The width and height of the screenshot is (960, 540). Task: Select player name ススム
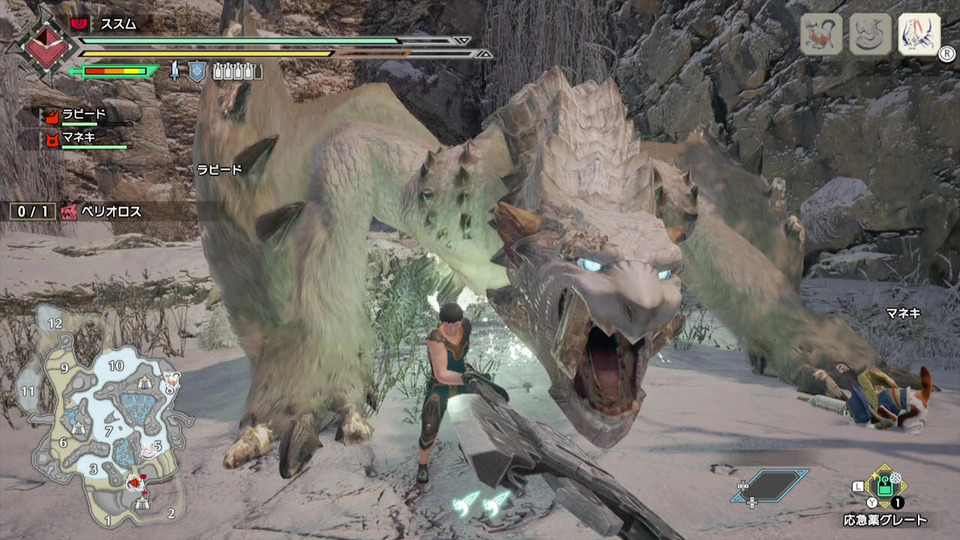tap(118, 22)
